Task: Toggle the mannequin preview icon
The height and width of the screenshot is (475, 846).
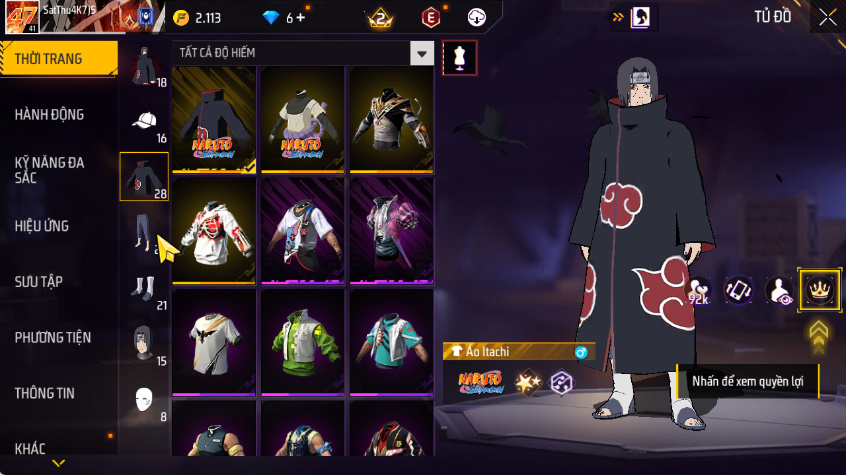Action: tap(459, 57)
